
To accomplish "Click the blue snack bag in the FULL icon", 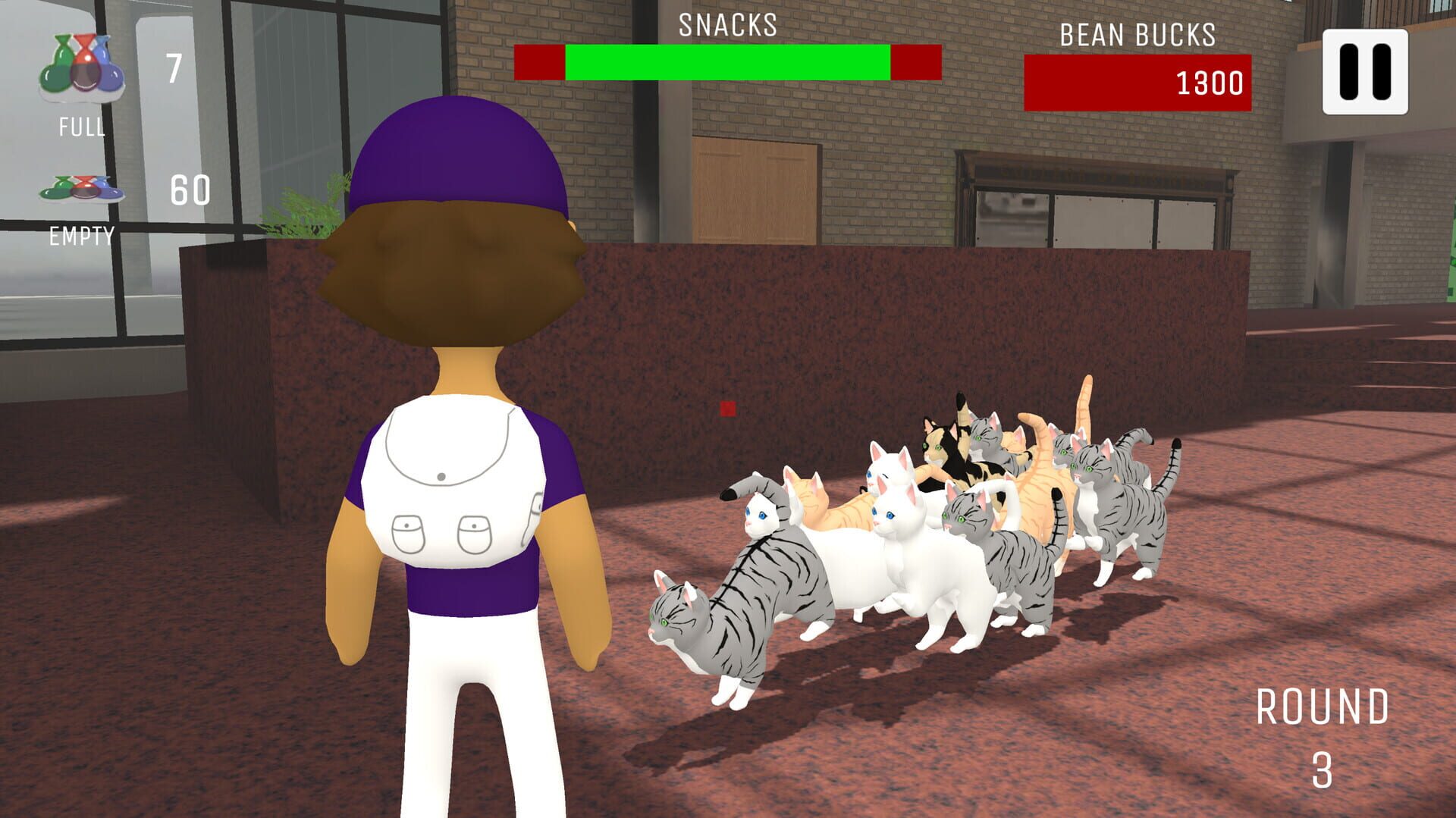I will coord(109,74).
